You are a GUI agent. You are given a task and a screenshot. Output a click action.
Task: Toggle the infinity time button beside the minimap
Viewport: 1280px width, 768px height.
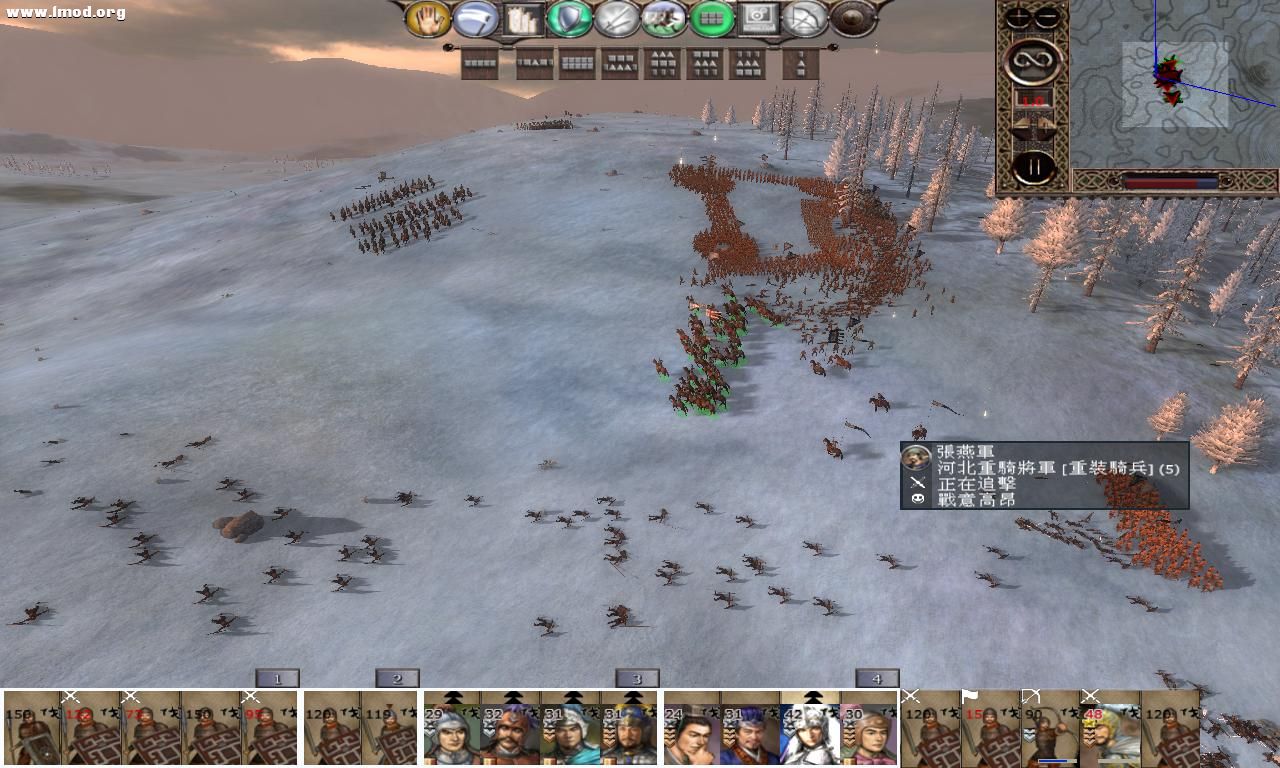(1034, 59)
